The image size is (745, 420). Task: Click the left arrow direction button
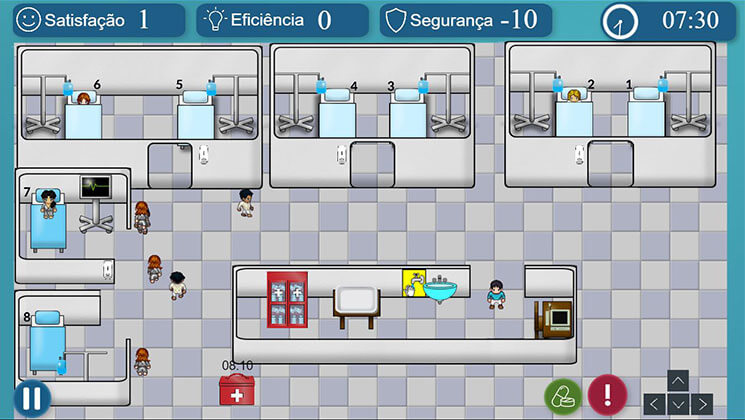pos(656,403)
